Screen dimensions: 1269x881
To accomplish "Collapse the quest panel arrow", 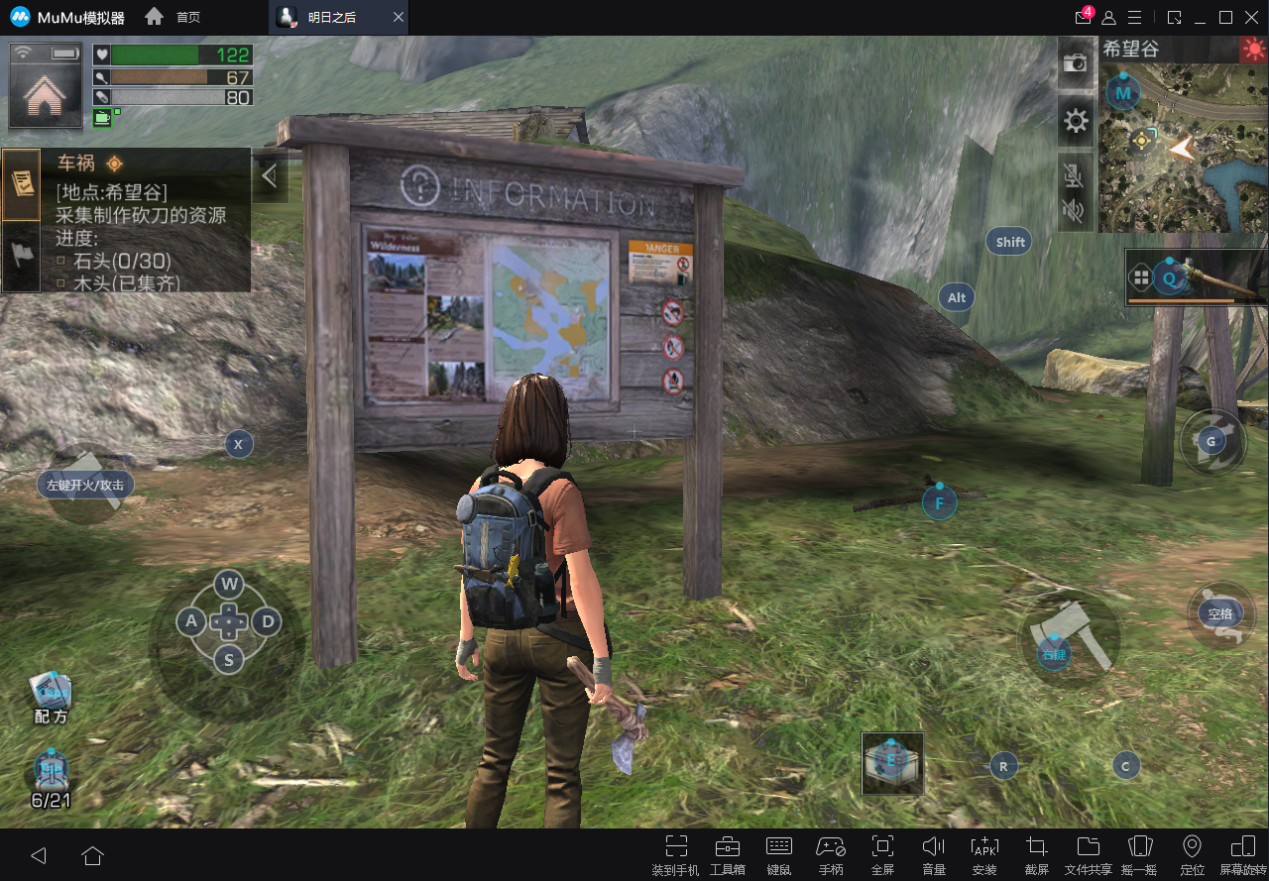I will click(x=269, y=176).
